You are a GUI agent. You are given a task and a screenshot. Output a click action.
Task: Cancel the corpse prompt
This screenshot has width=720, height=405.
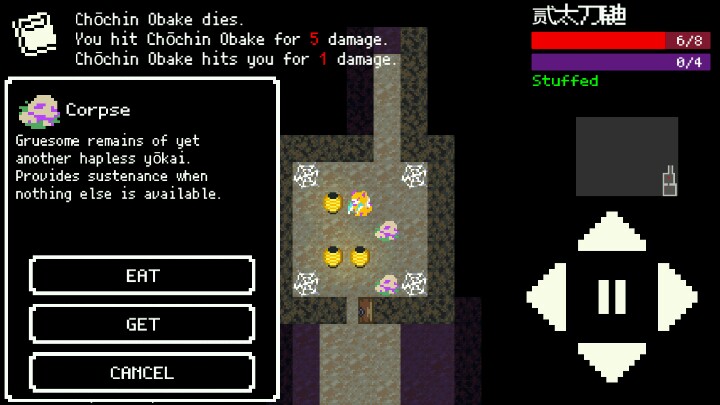point(142,372)
